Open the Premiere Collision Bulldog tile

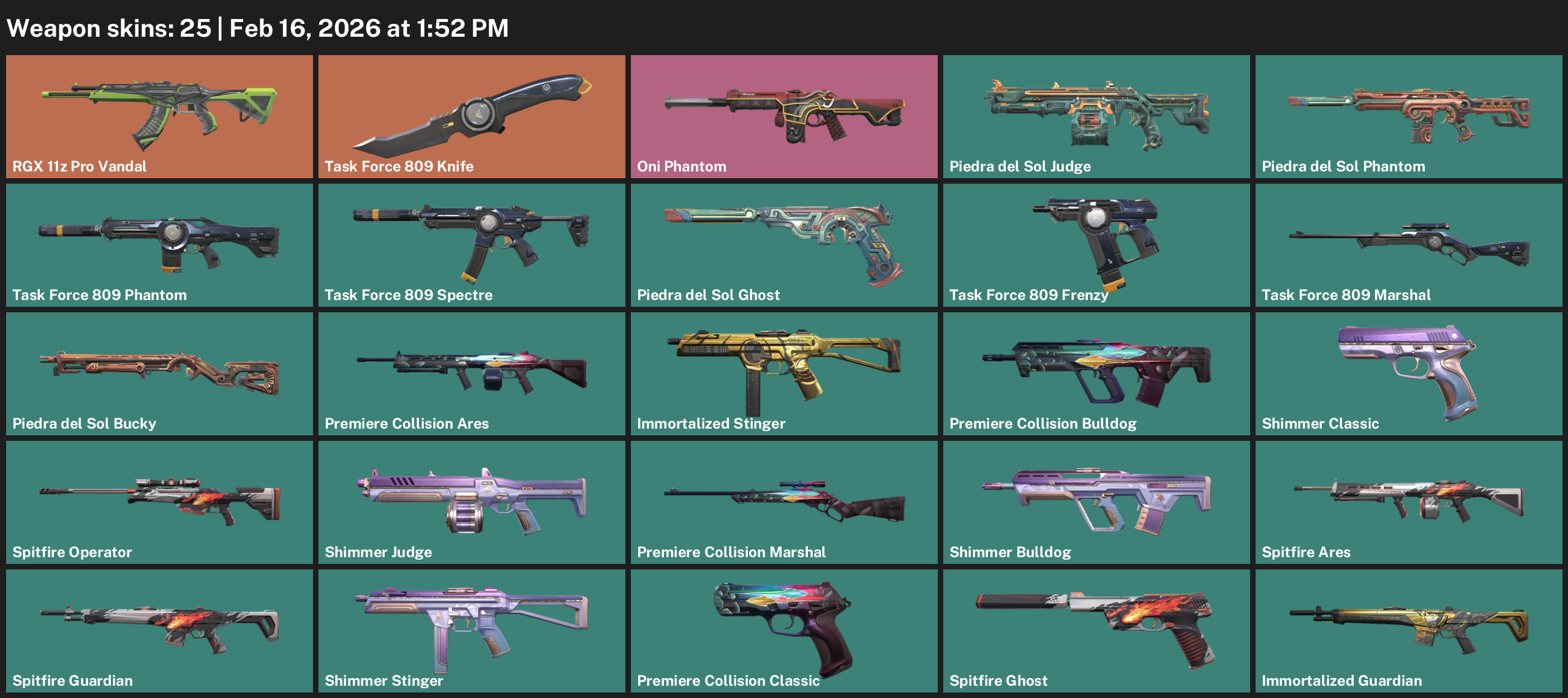click(1096, 373)
